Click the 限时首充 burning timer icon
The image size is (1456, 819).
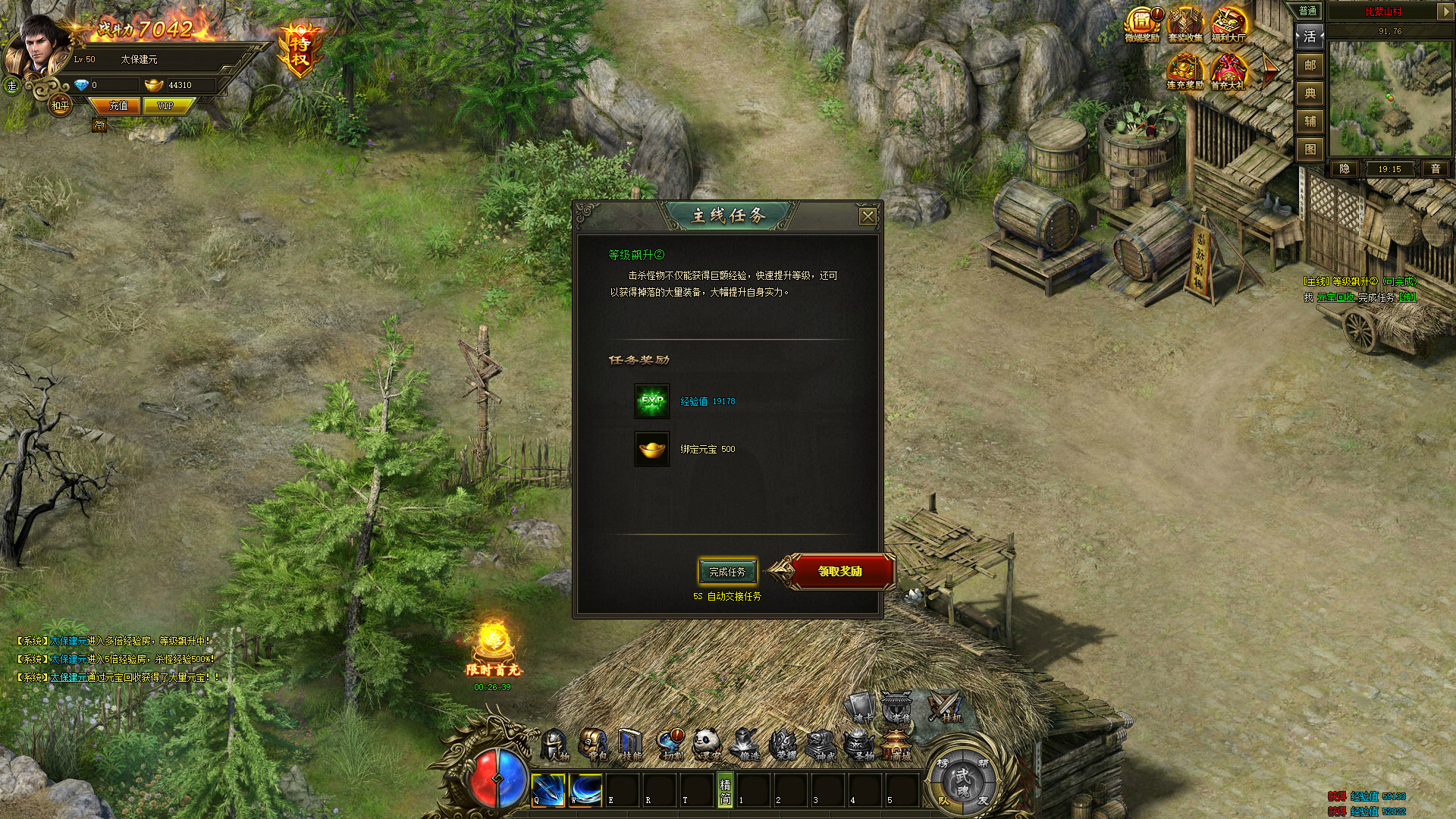[493, 643]
